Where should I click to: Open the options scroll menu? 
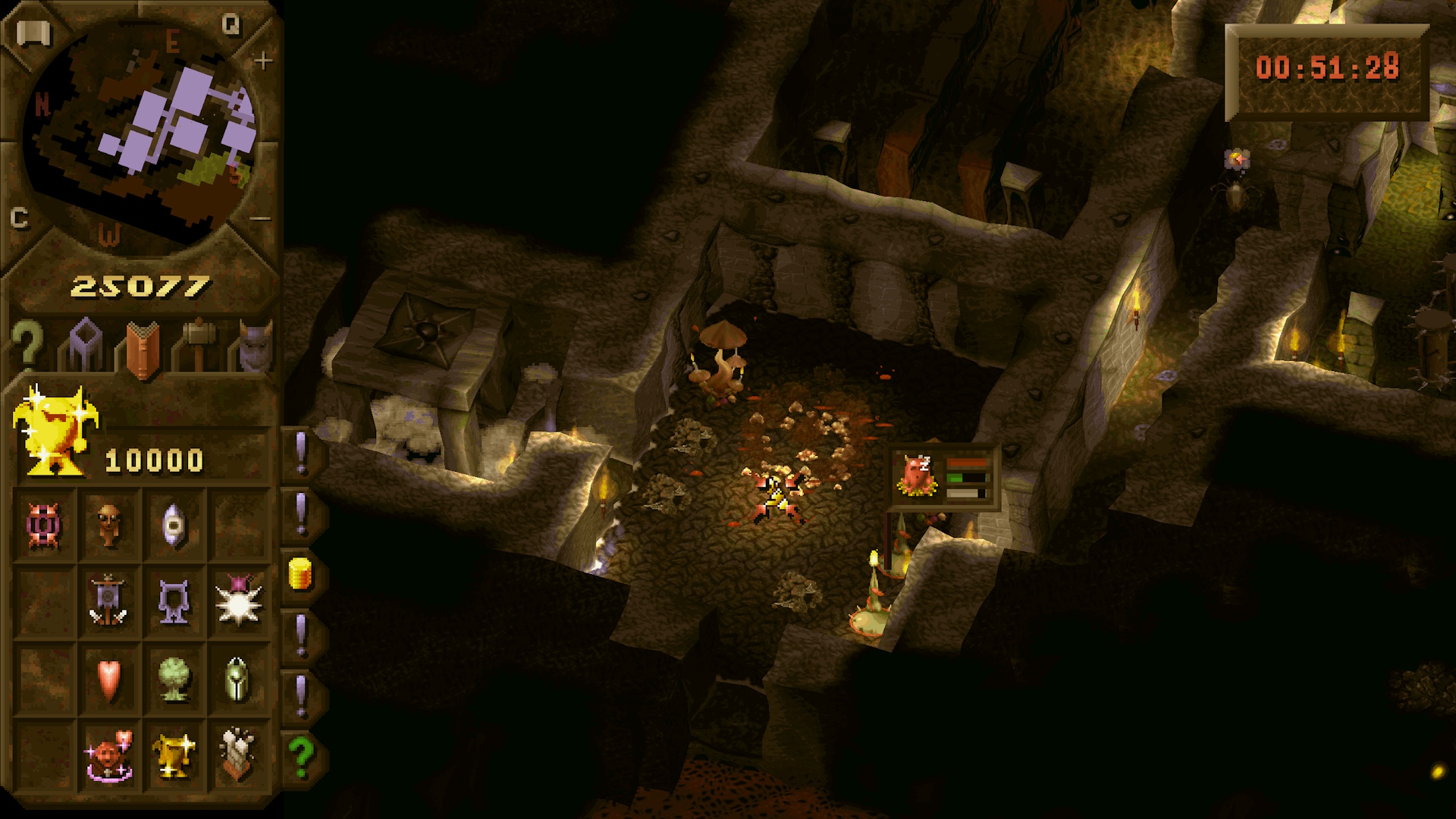pos(33,33)
